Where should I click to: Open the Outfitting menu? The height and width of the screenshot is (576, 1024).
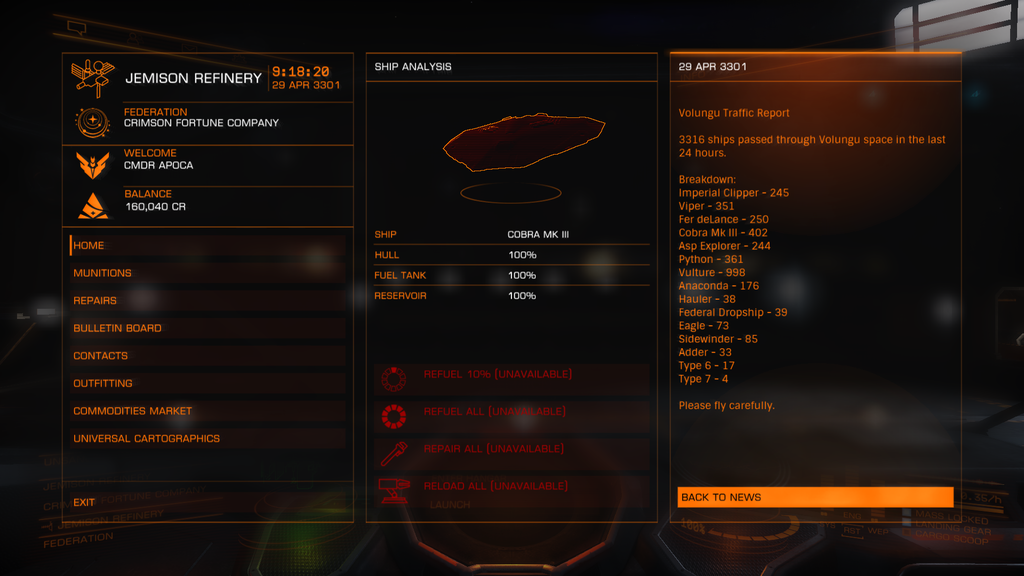click(x=104, y=383)
